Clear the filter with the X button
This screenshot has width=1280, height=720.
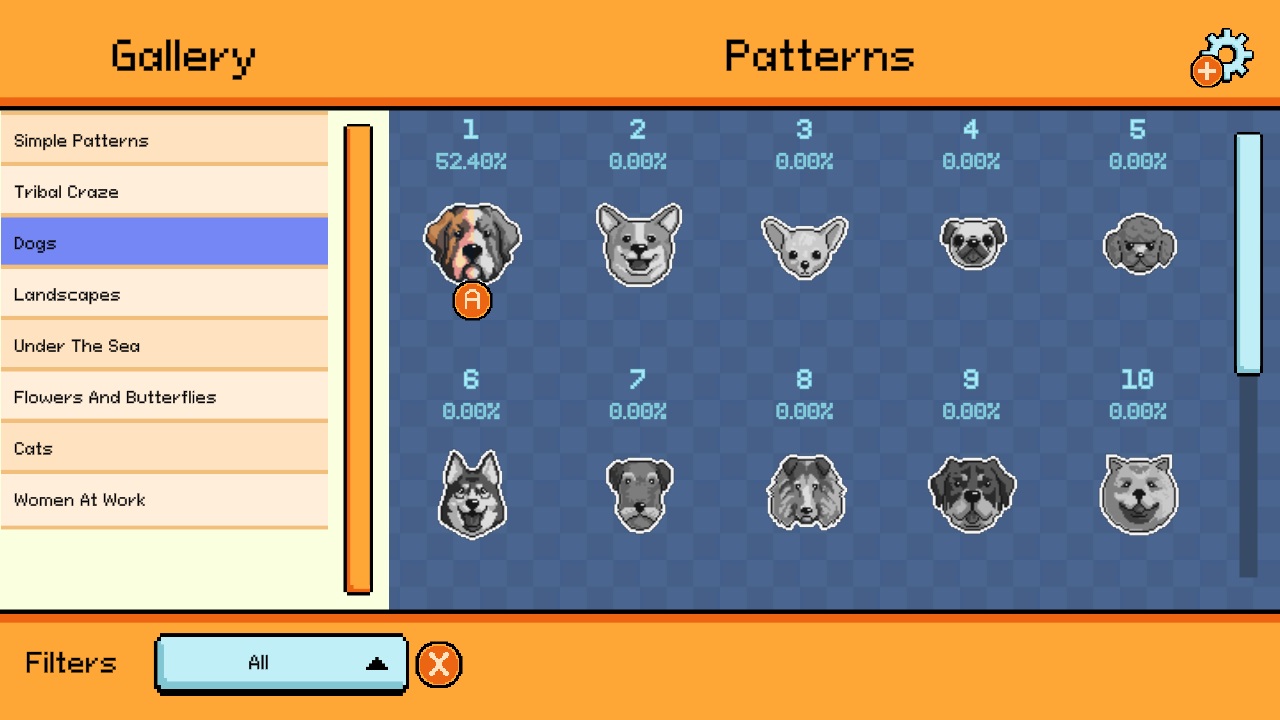point(437,663)
